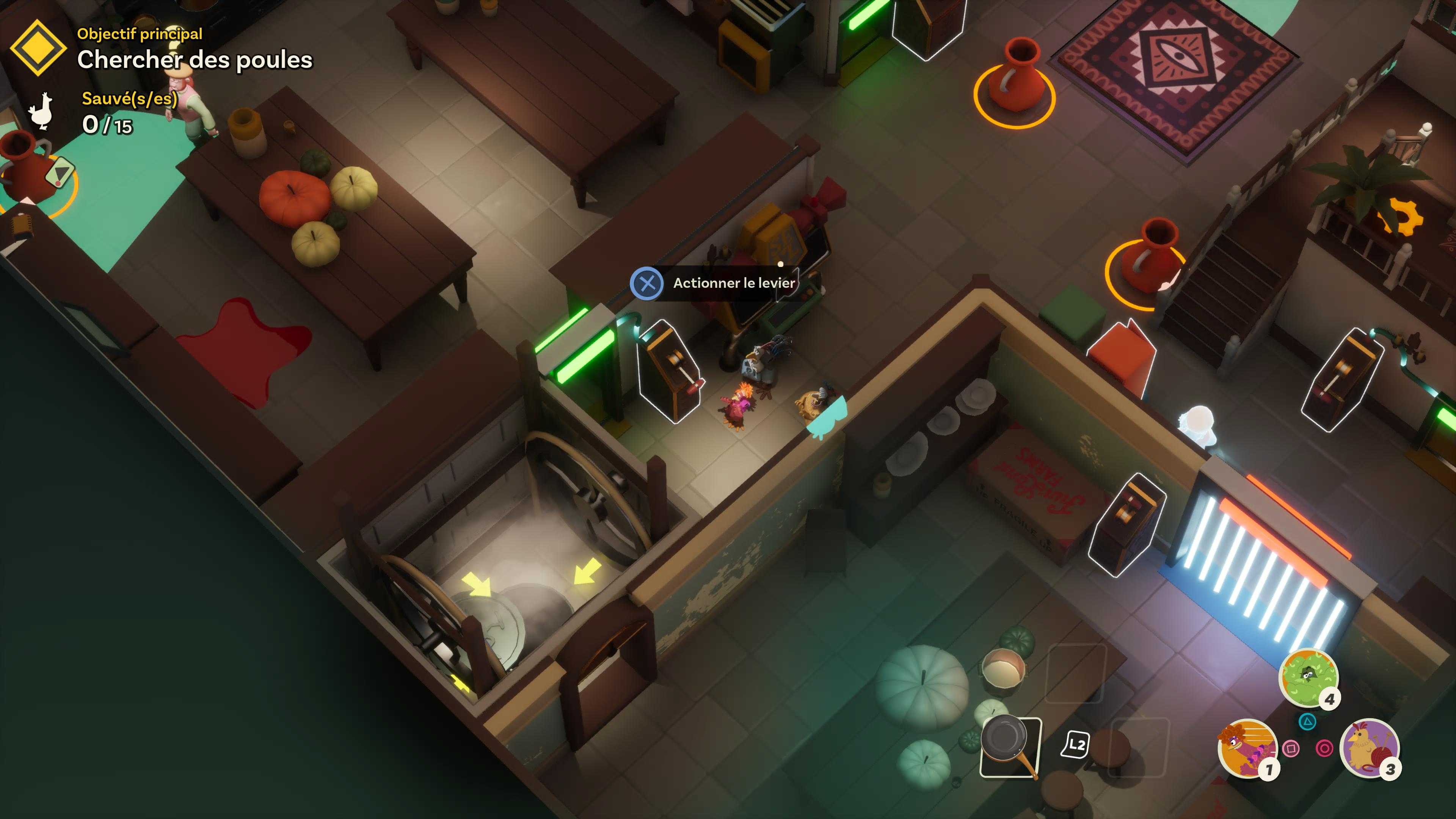This screenshot has height=819, width=1456.
Task: Trigger the knitting chicken yarn ability
Action: click(1368, 748)
